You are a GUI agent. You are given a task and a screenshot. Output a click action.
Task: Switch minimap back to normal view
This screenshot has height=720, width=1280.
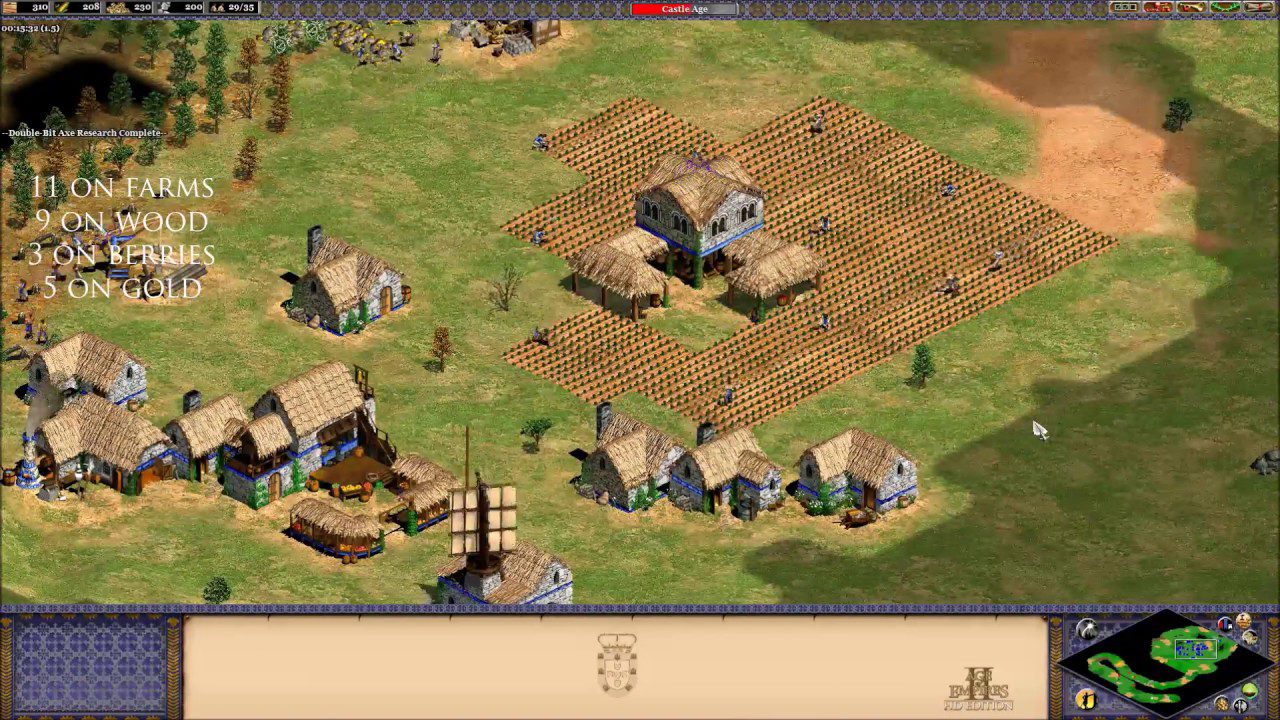coord(1249,690)
